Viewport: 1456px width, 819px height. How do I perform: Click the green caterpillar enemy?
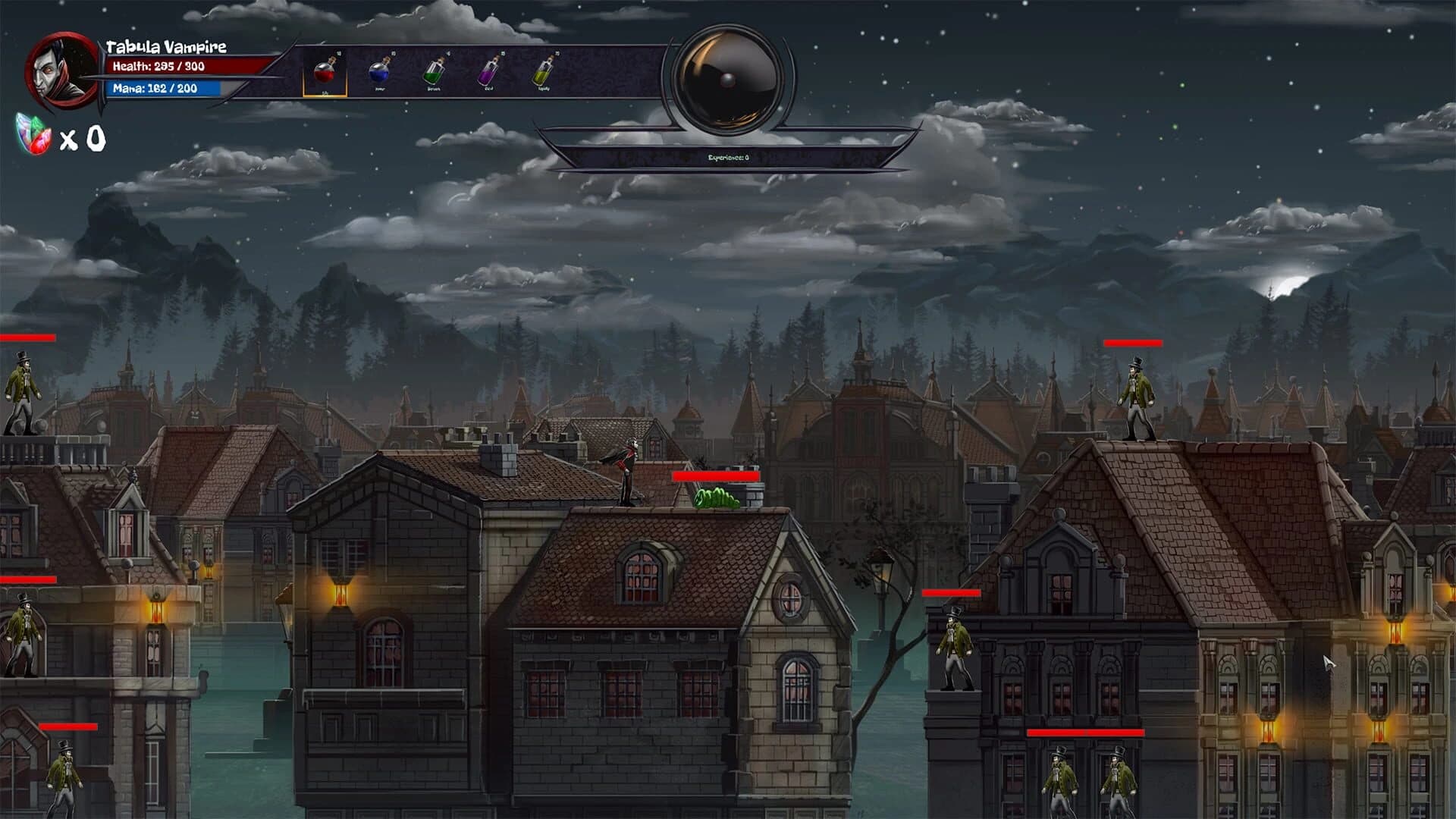pyautogui.click(x=716, y=500)
